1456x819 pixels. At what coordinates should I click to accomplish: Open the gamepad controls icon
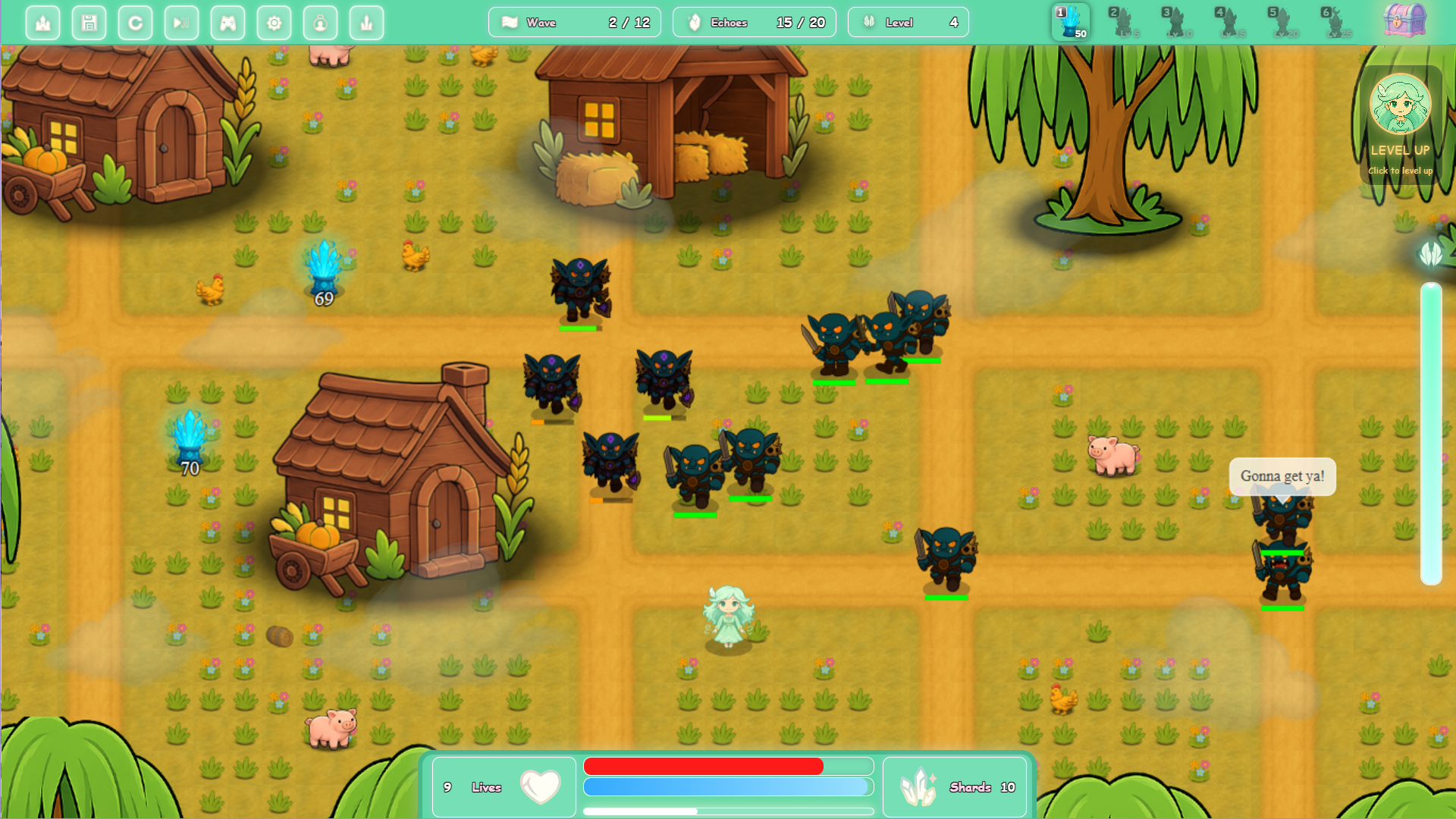pyautogui.click(x=227, y=22)
